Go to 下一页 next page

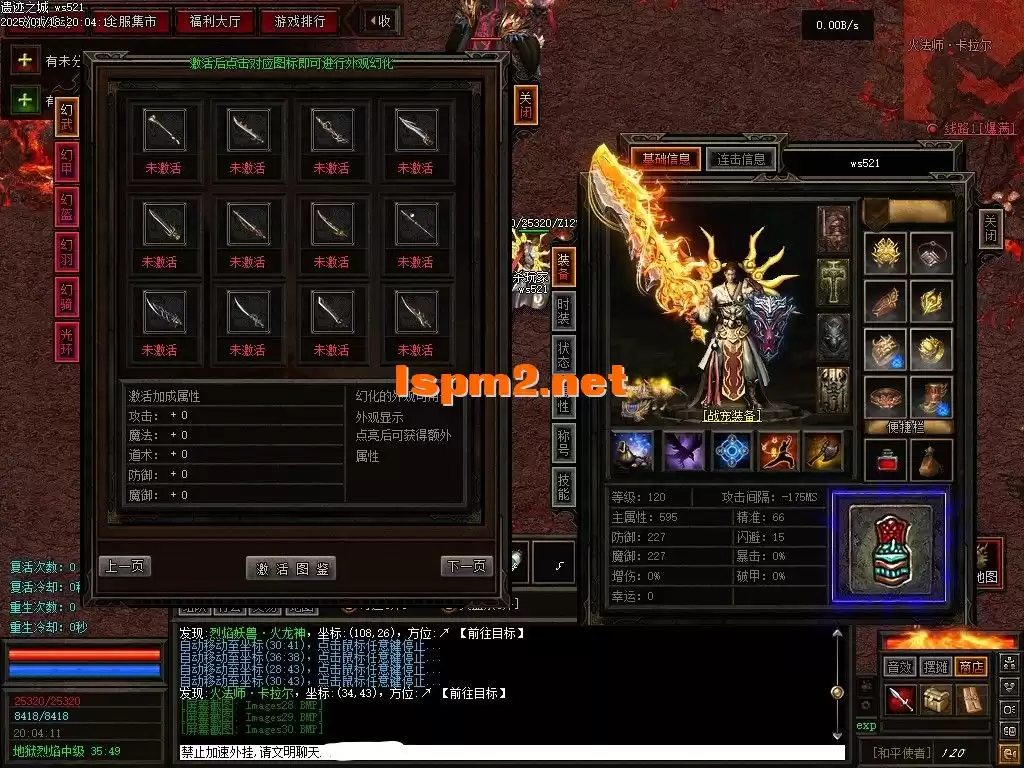pyautogui.click(x=466, y=566)
